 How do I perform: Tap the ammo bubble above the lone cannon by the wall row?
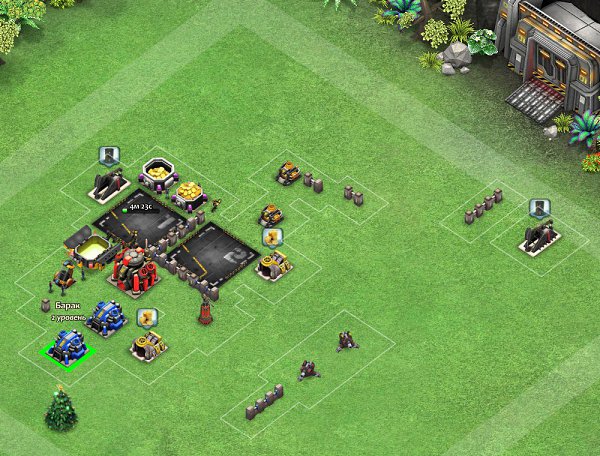point(540,208)
